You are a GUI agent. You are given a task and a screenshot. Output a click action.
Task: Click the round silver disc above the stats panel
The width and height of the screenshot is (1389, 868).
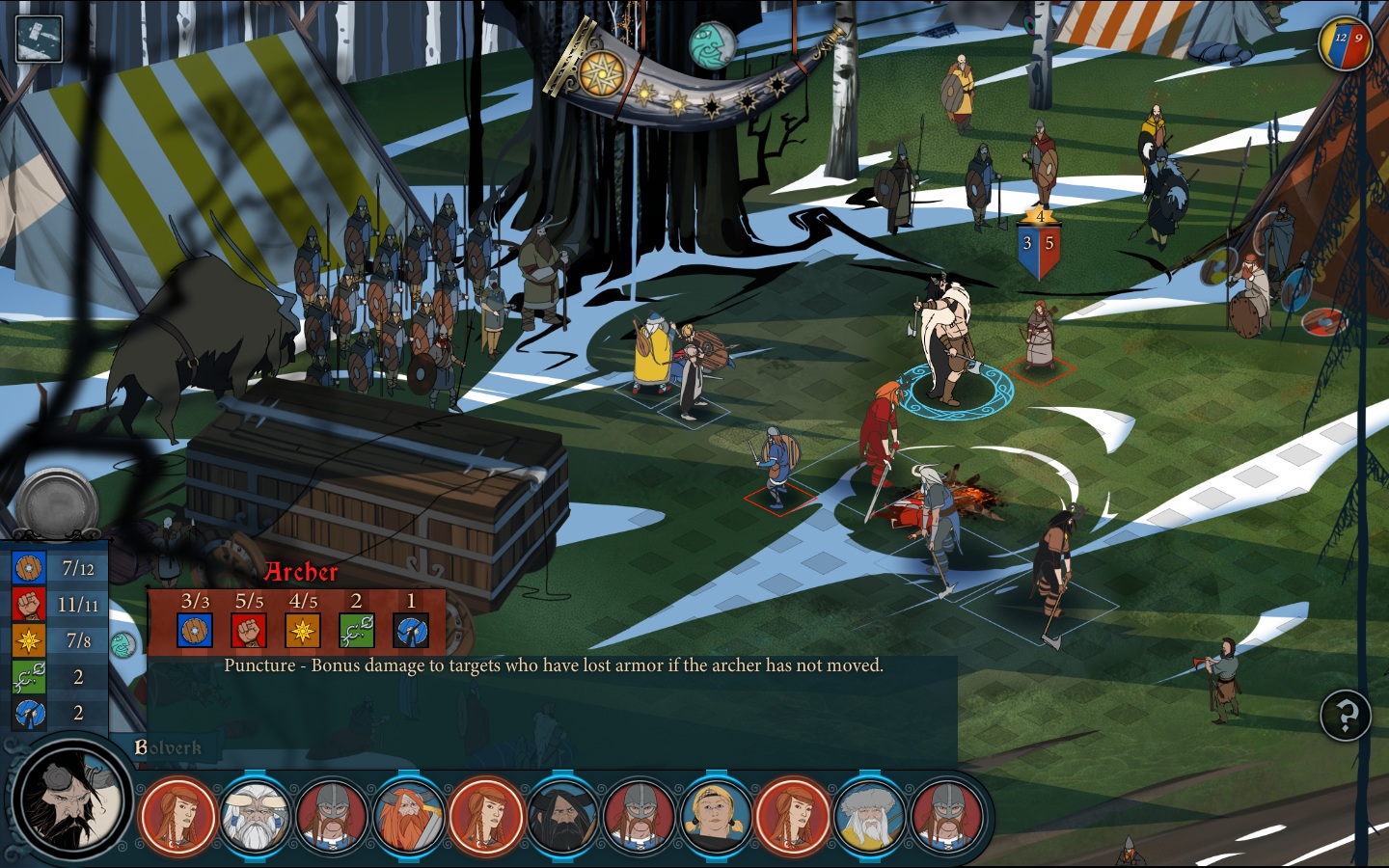click(x=58, y=504)
